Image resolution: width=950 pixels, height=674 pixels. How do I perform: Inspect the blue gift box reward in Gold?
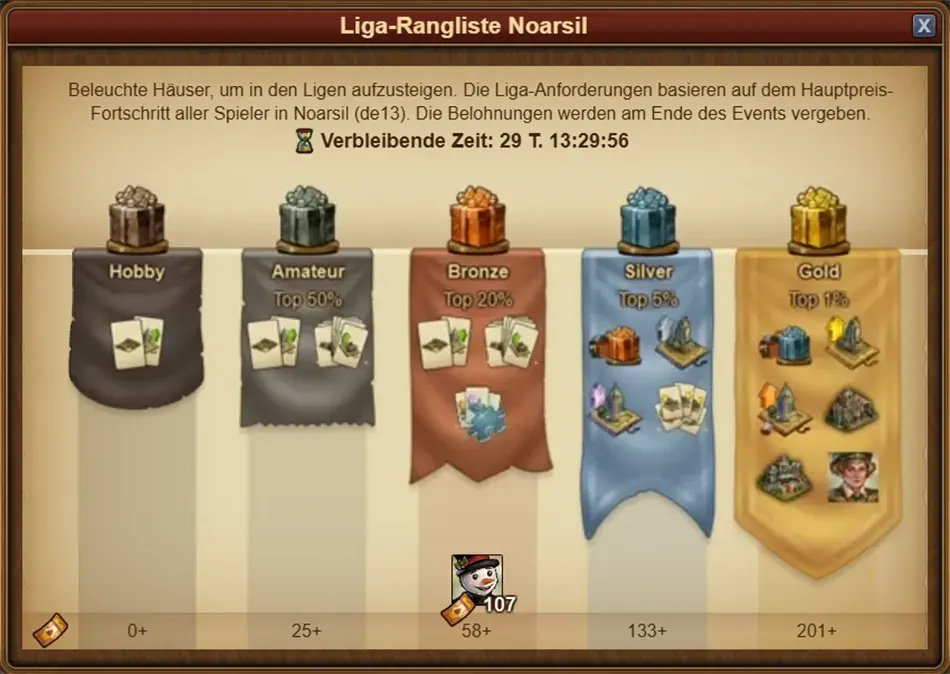click(786, 343)
